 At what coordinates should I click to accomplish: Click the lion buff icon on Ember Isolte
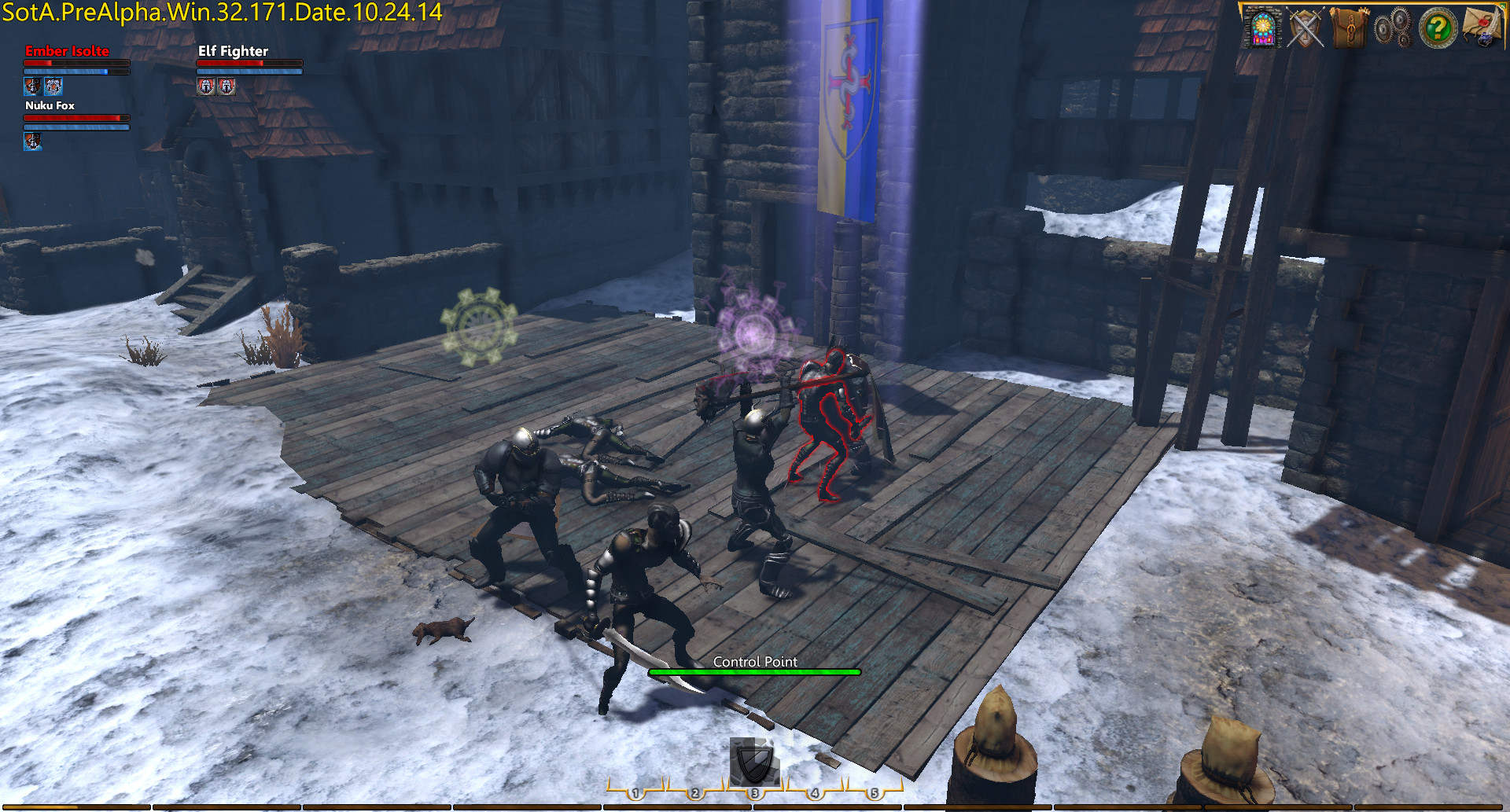(x=53, y=86)
